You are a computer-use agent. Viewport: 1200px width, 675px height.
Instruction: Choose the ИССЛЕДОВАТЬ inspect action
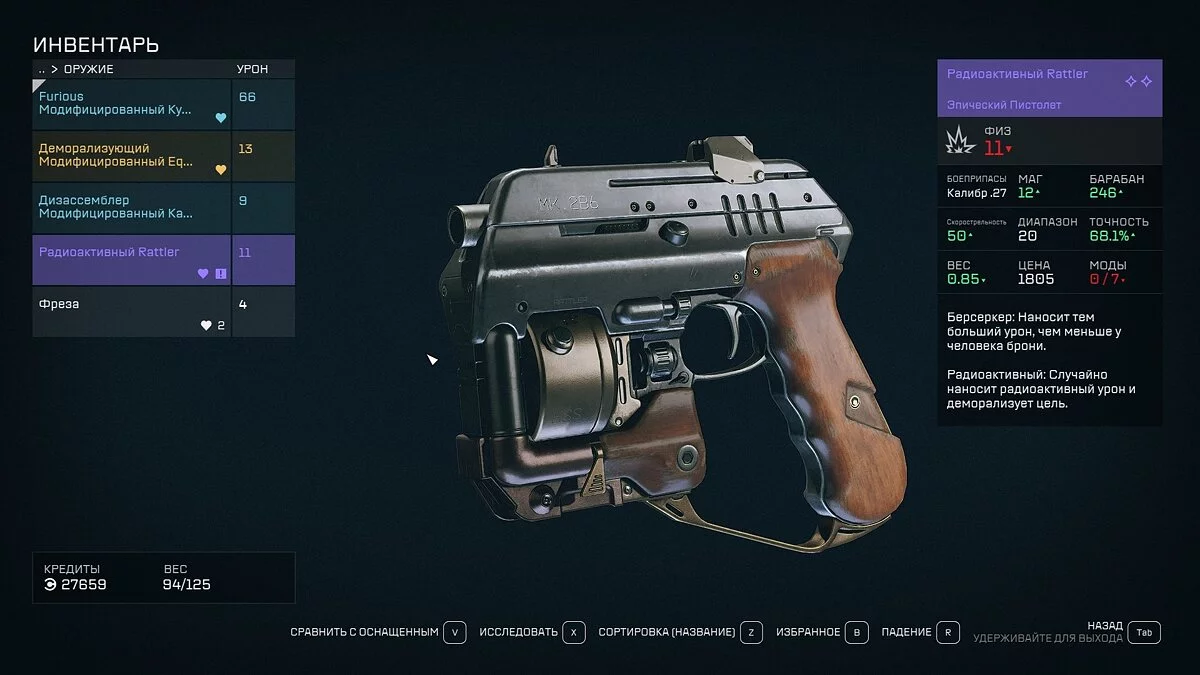click(531, 633)
